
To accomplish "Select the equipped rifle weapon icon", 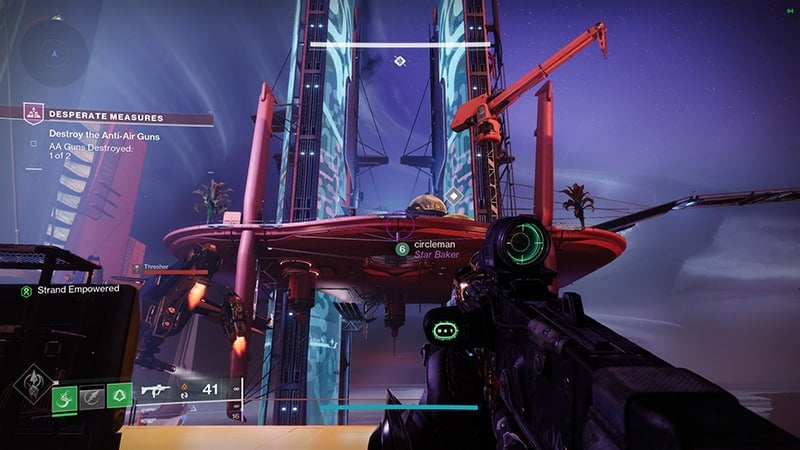I will pos(158,391).
